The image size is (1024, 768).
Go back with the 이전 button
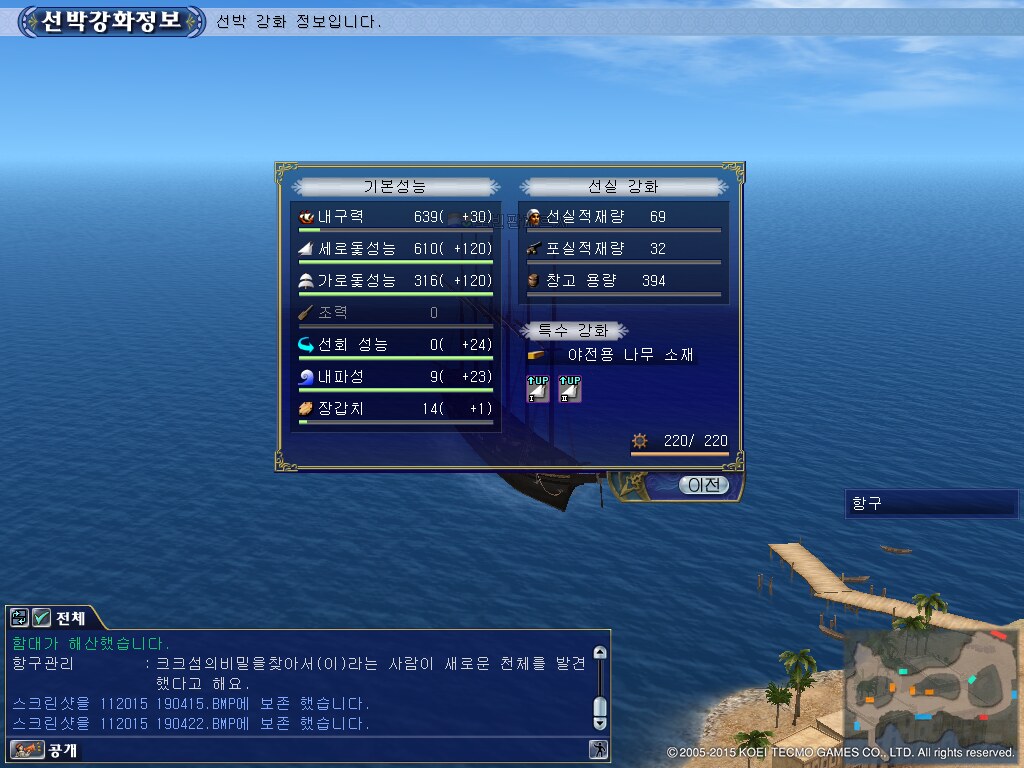tap(704, 485)
